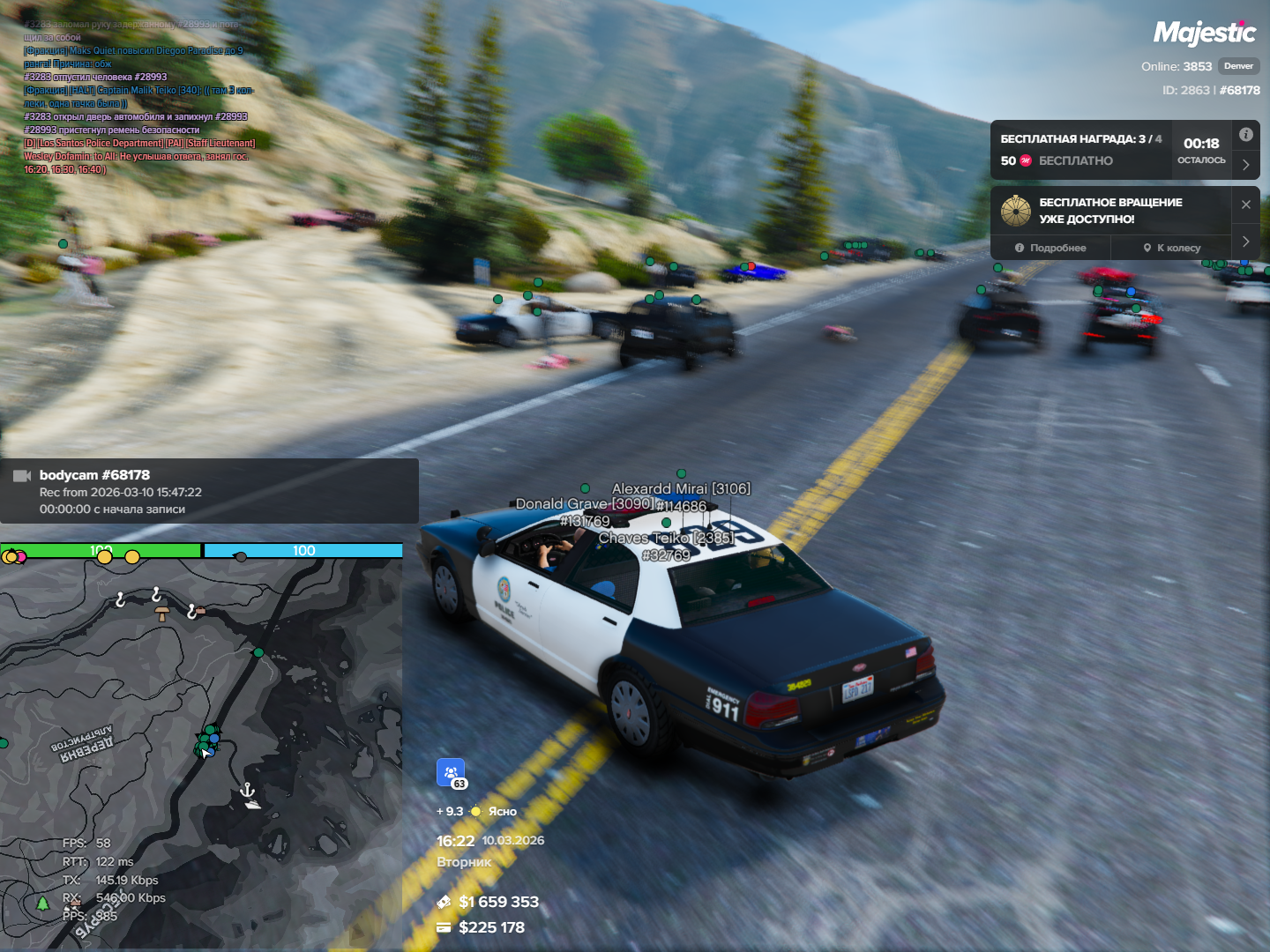This screenshot has width=1270, height=952.
Task: Select the Denver server badge
Action: click(1238, 66)
